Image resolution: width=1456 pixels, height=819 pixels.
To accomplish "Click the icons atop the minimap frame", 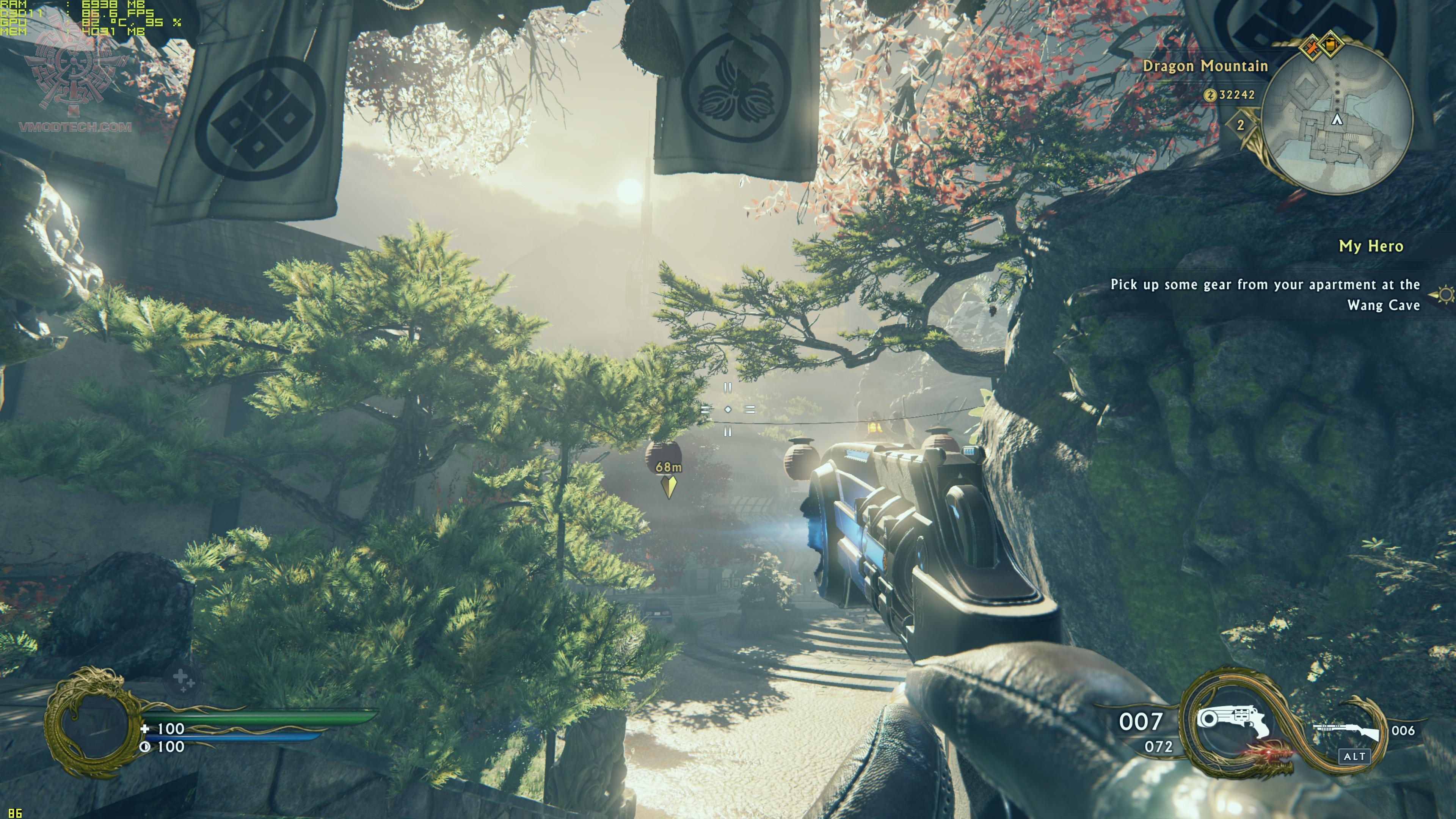I will pos(1320,45).
